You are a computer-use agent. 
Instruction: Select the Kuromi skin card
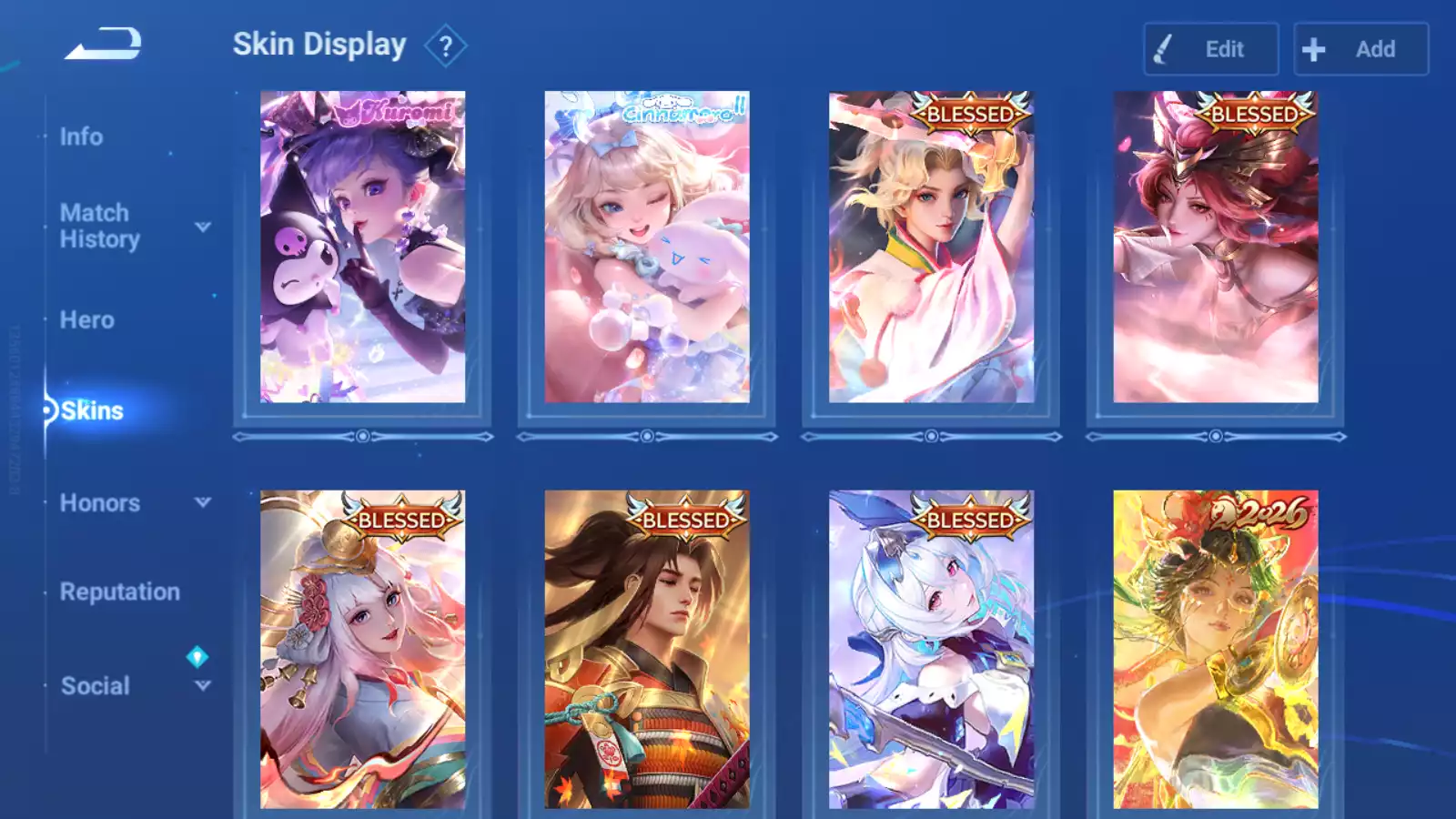coord(362,247)
